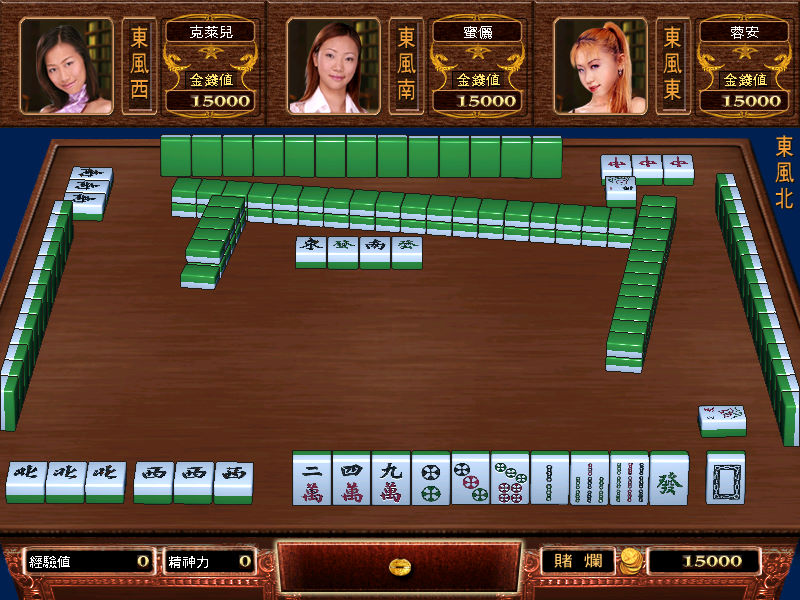The image size is (800, 600).
Task: Discard the 九萬 character tile
Action: [391, 478]
